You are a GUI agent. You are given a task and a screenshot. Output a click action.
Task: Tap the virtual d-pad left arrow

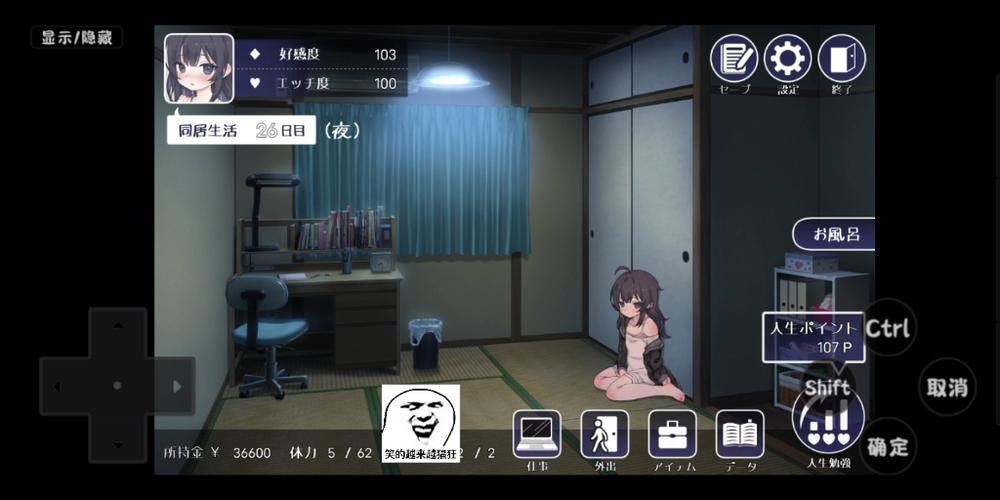(x=58, y=386)
